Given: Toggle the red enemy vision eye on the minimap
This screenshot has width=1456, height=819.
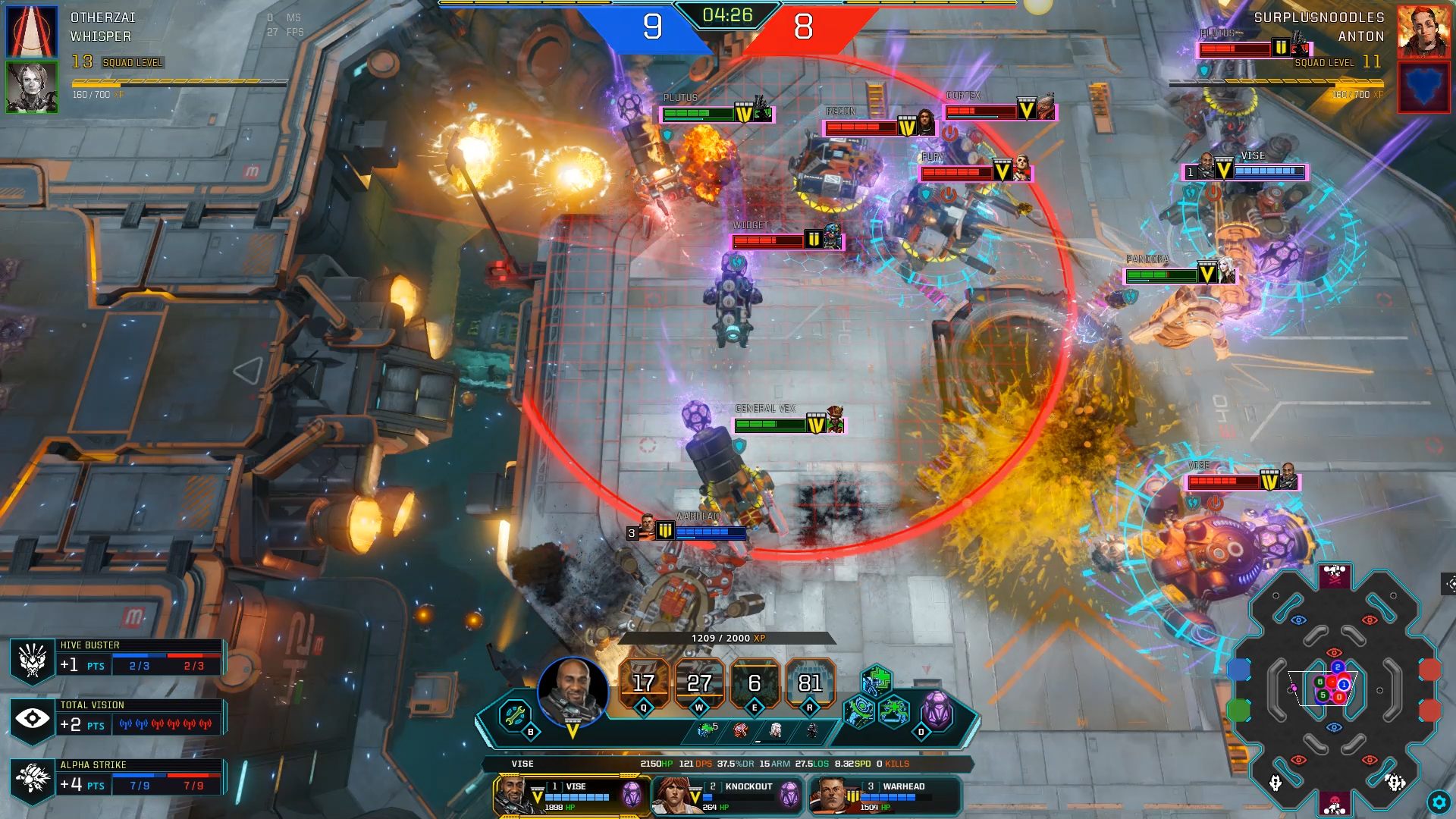Looking at the screenshot, I should point(1369,620).
